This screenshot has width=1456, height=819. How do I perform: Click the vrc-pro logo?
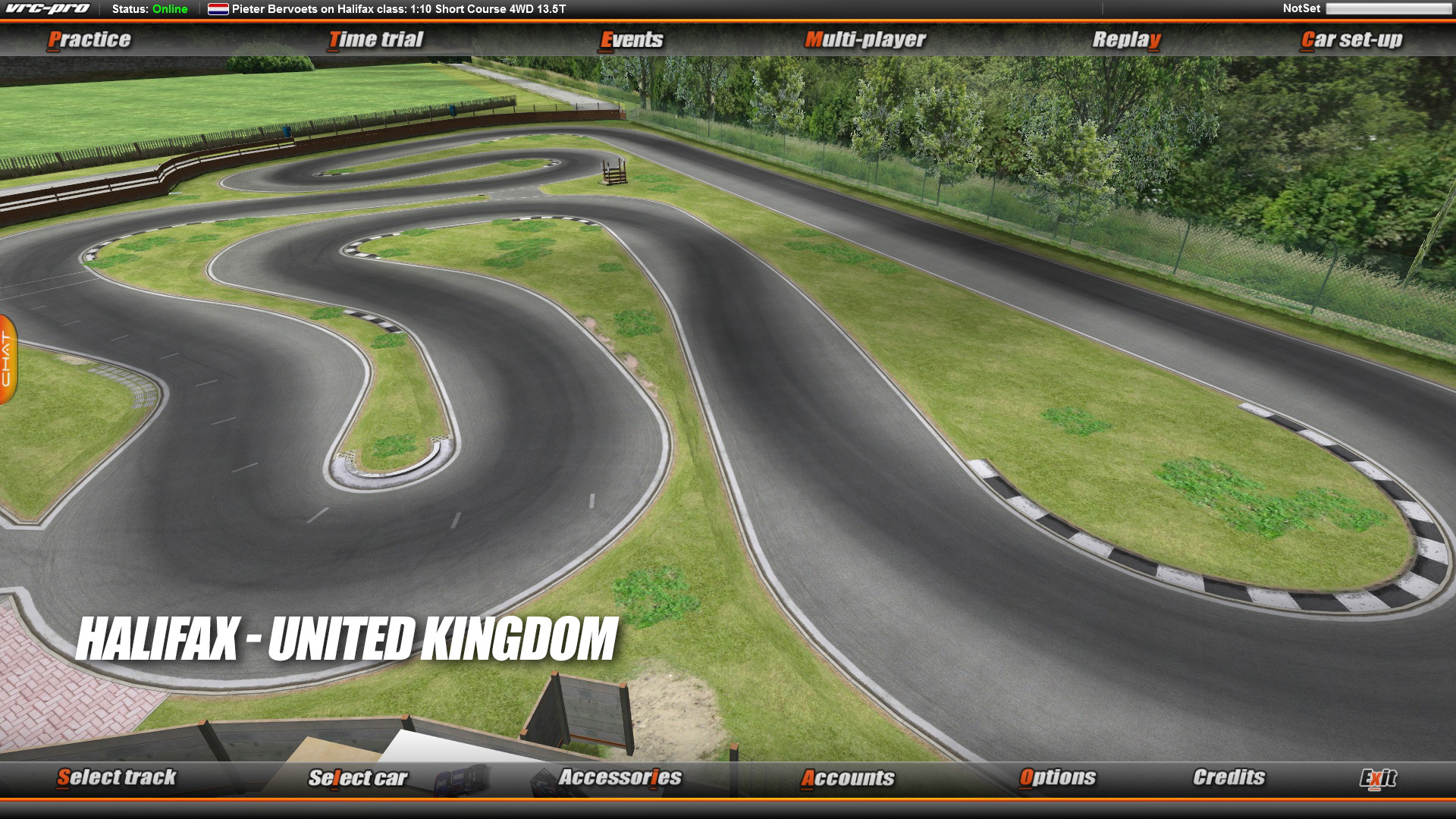(45, 9)
